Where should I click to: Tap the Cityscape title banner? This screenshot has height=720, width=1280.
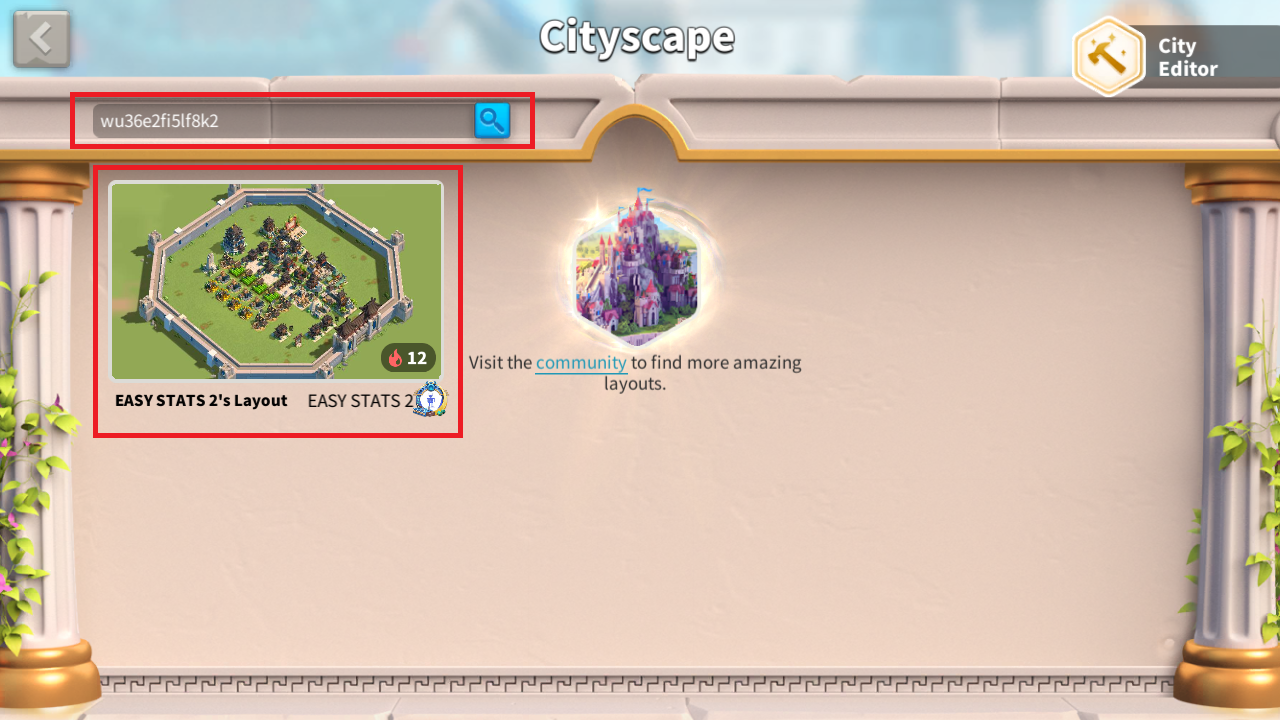[637, 38]
